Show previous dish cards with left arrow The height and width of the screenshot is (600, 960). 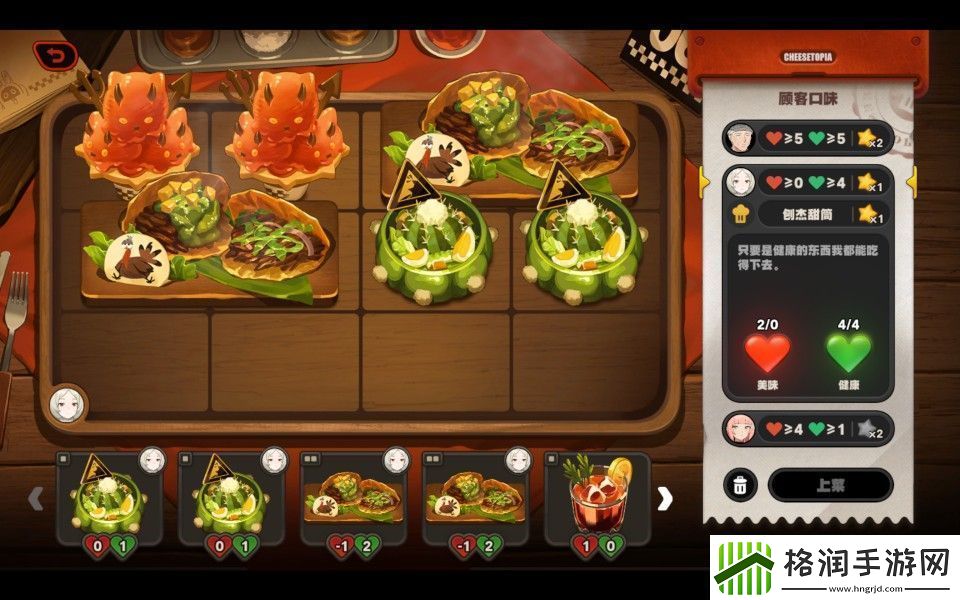pos(35,498)
